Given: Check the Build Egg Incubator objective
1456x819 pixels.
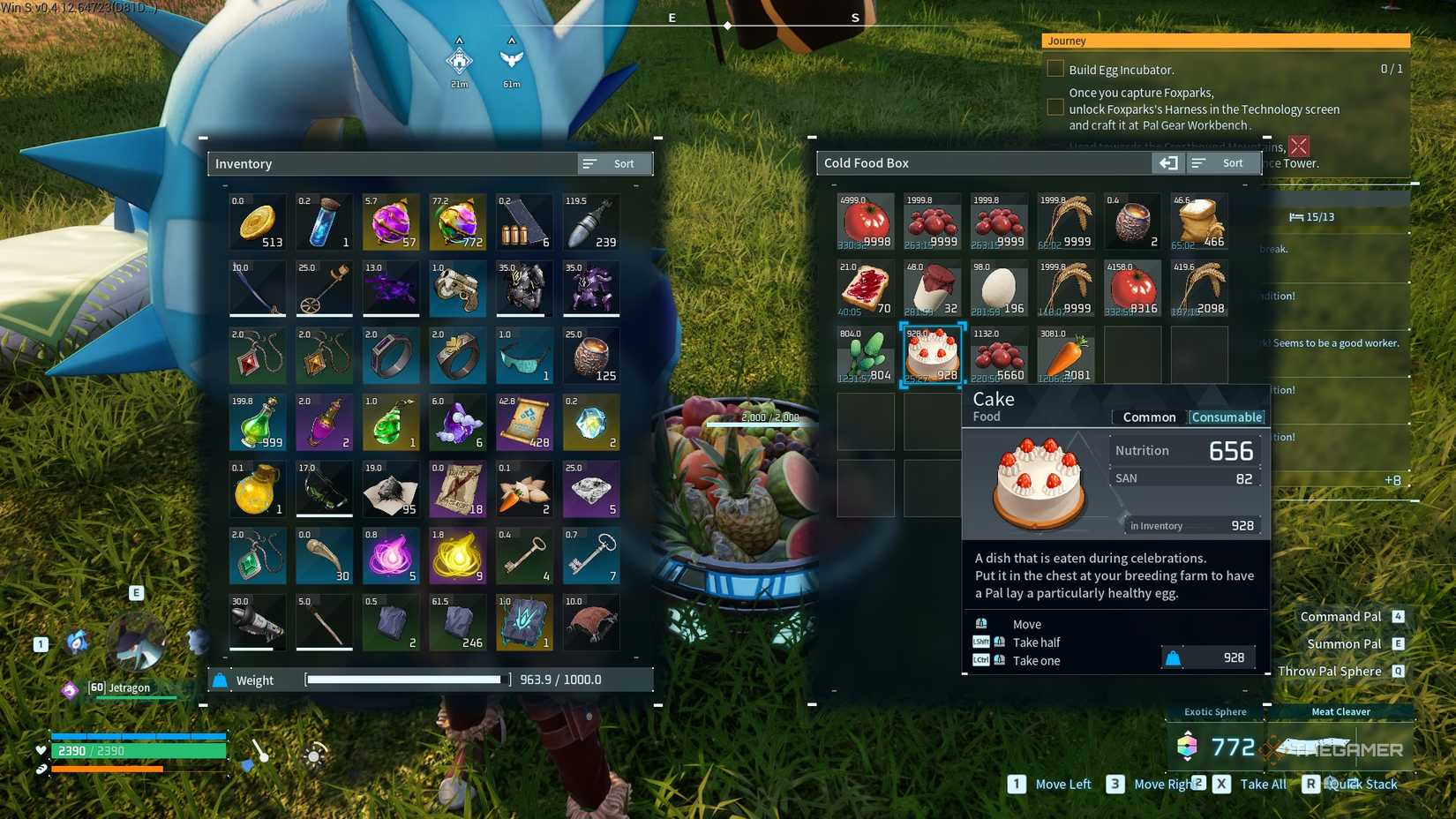Looking at the screenshot, I should (x=1055, y=68).
